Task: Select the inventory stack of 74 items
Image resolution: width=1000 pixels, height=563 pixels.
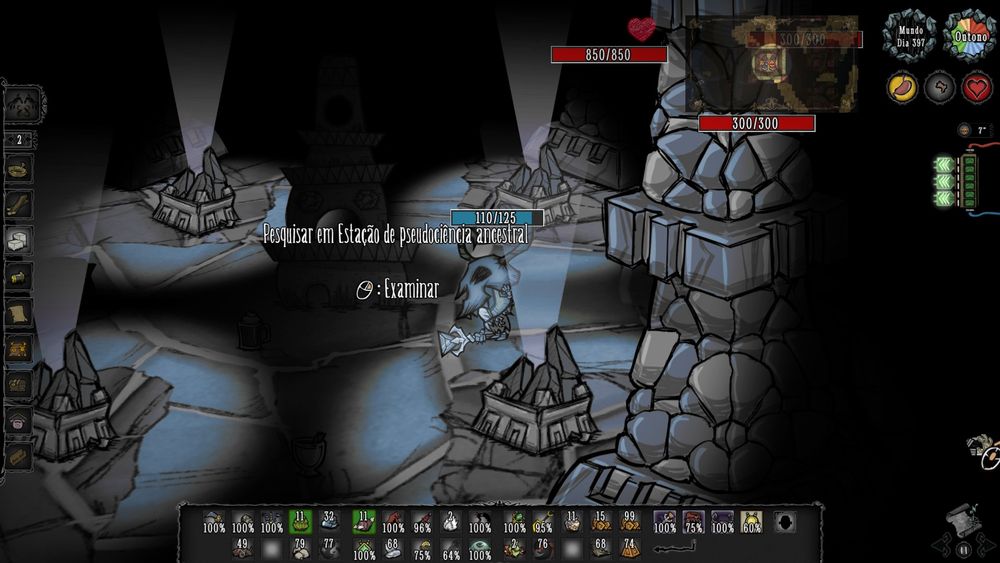Action: pos(629,547)
